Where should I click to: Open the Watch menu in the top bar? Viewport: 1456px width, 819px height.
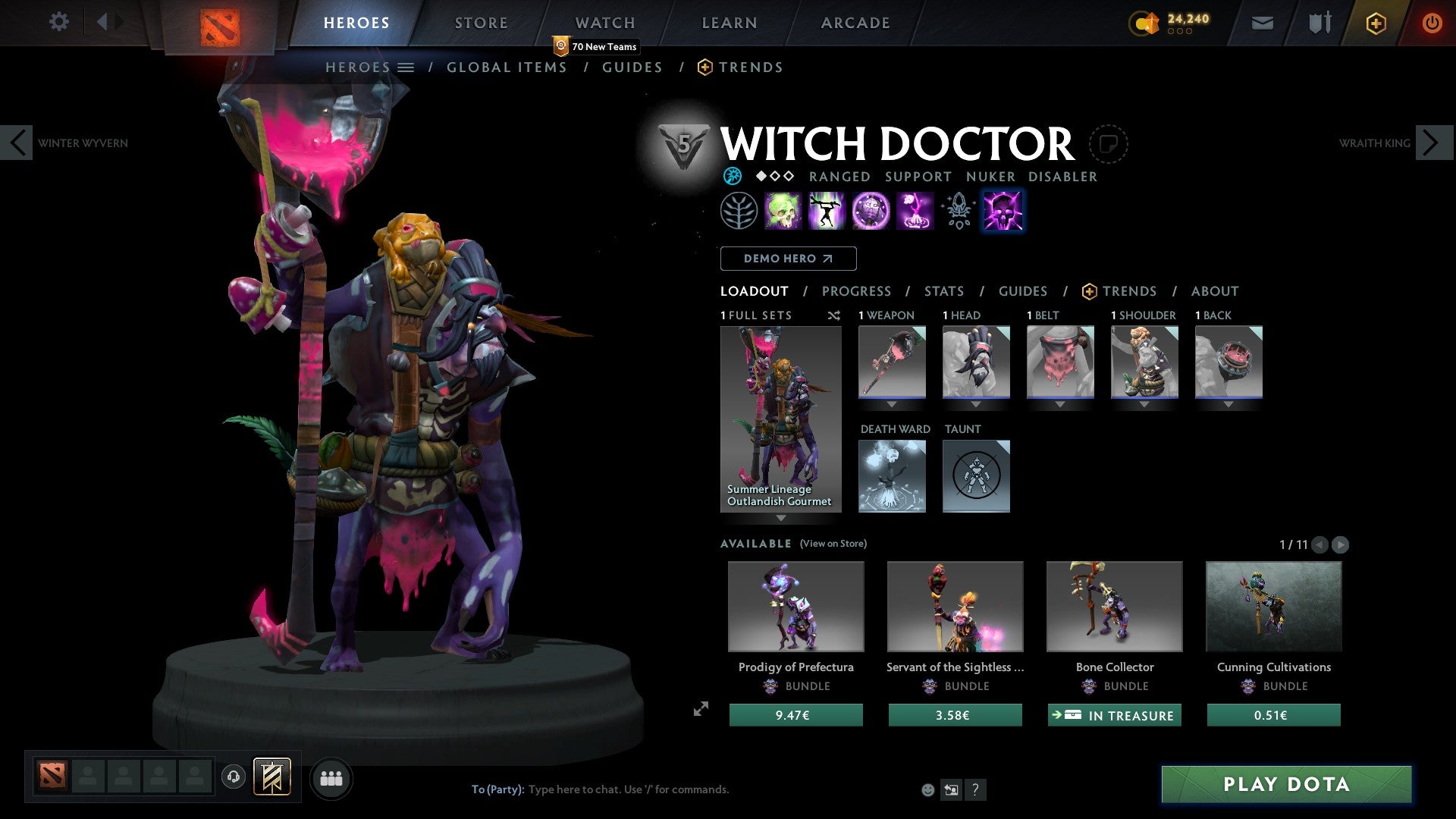click(x=604, y=22)
